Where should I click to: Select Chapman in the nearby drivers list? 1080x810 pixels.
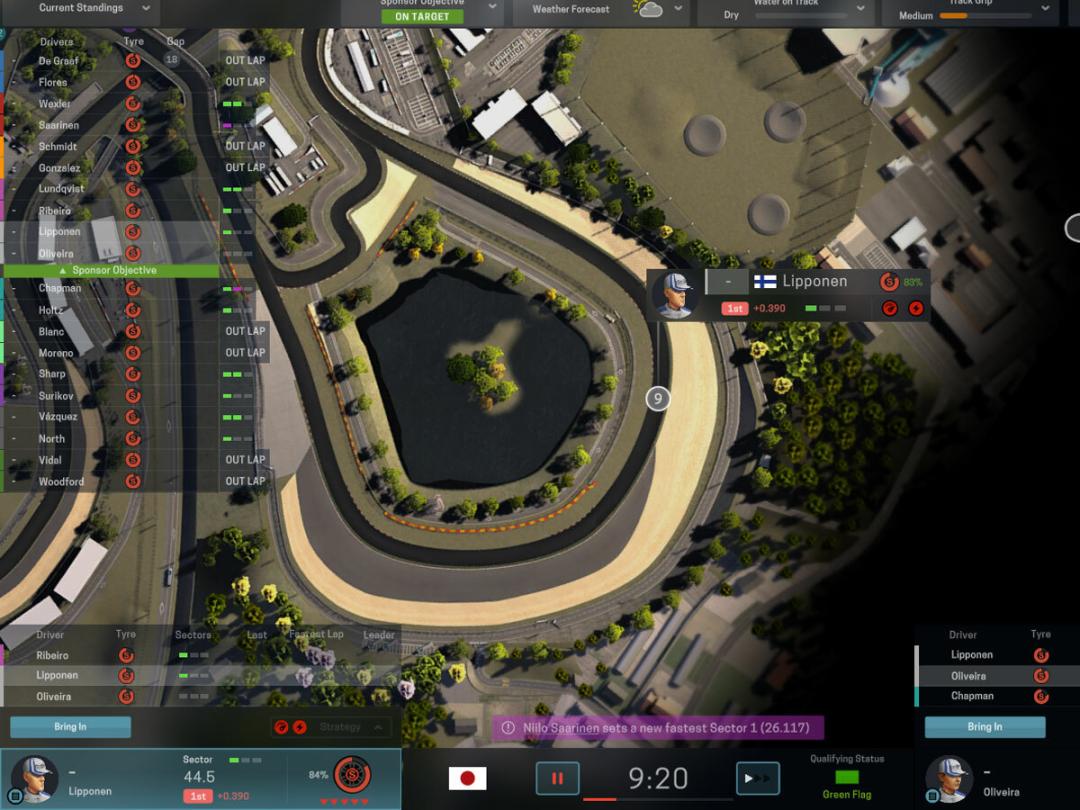pos(972,696)
